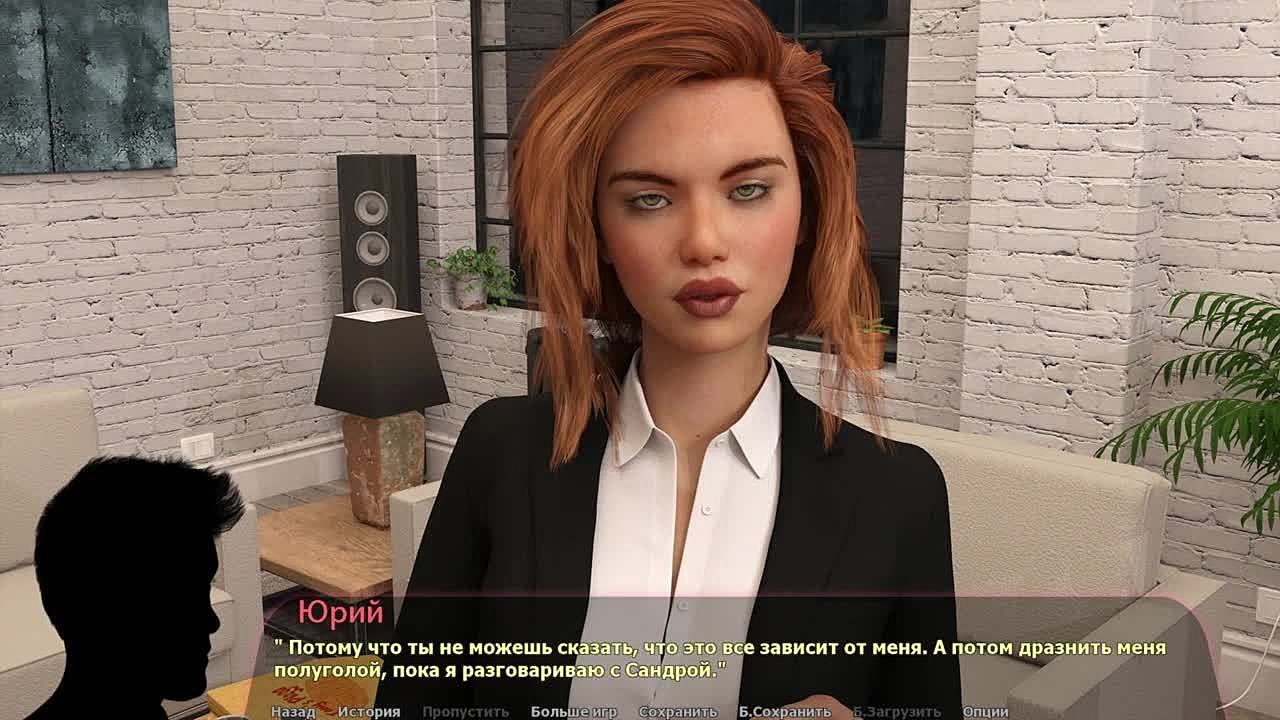Open the Сохранить save menu

[x=677, y=712]
